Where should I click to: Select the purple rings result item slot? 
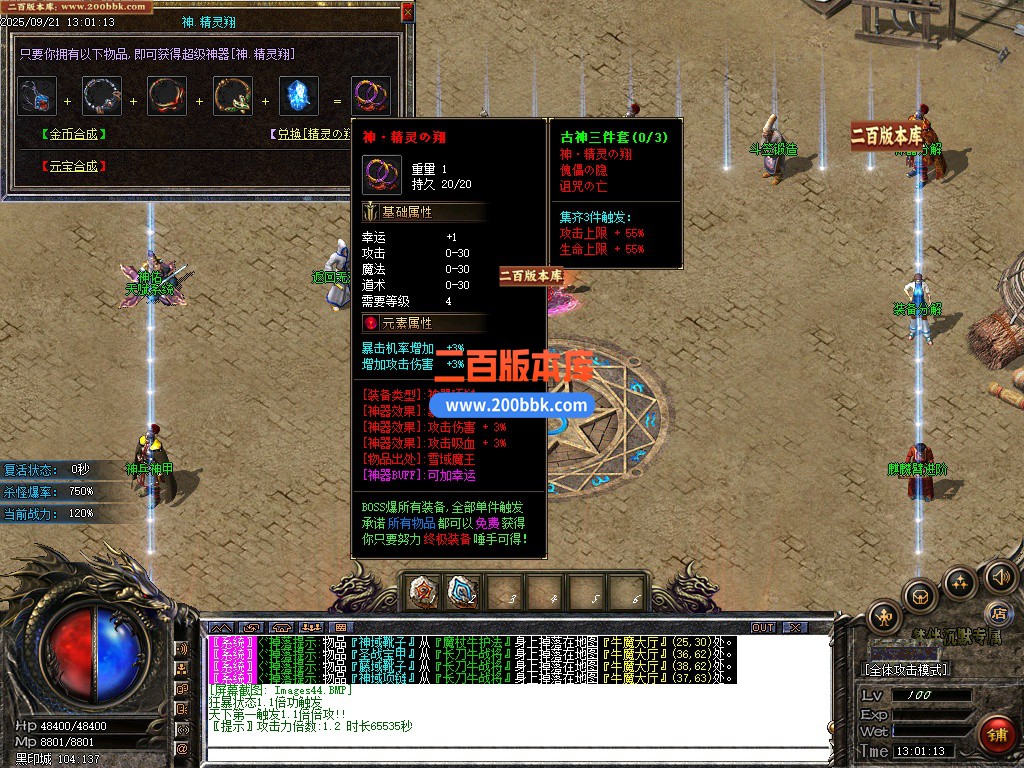tap(371, 96)
